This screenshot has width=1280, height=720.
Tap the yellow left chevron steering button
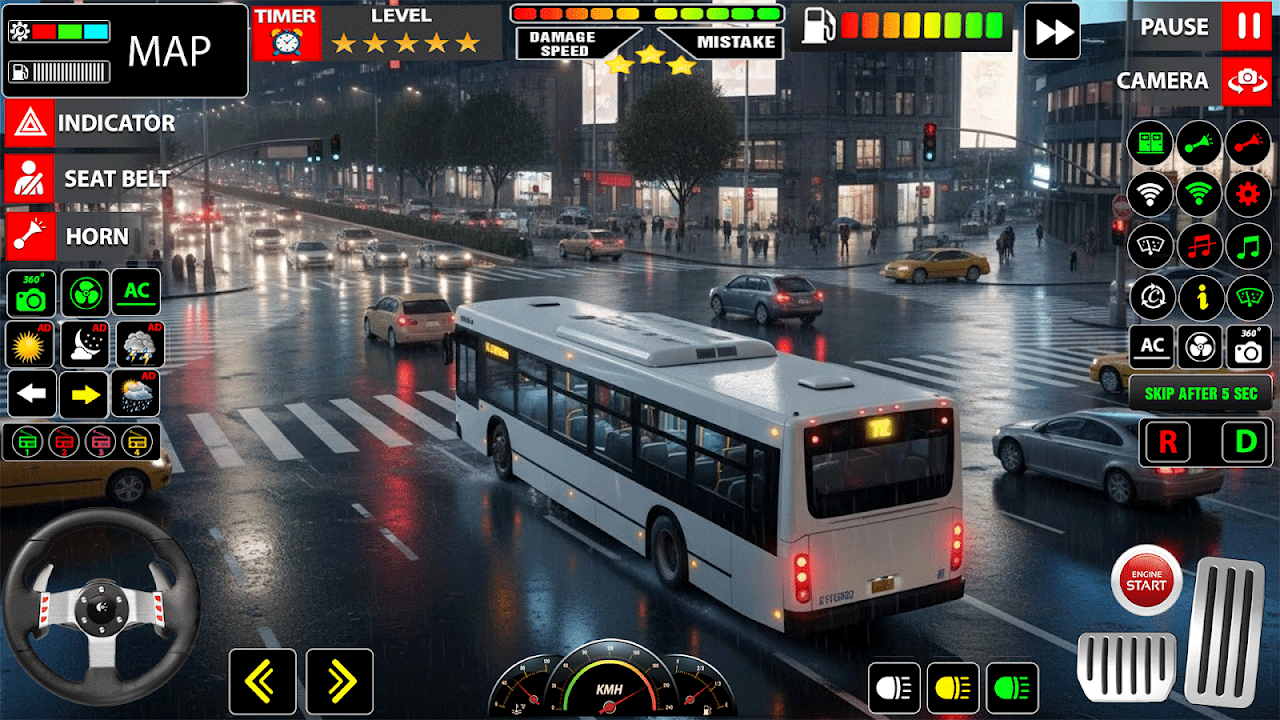[262, 682]
